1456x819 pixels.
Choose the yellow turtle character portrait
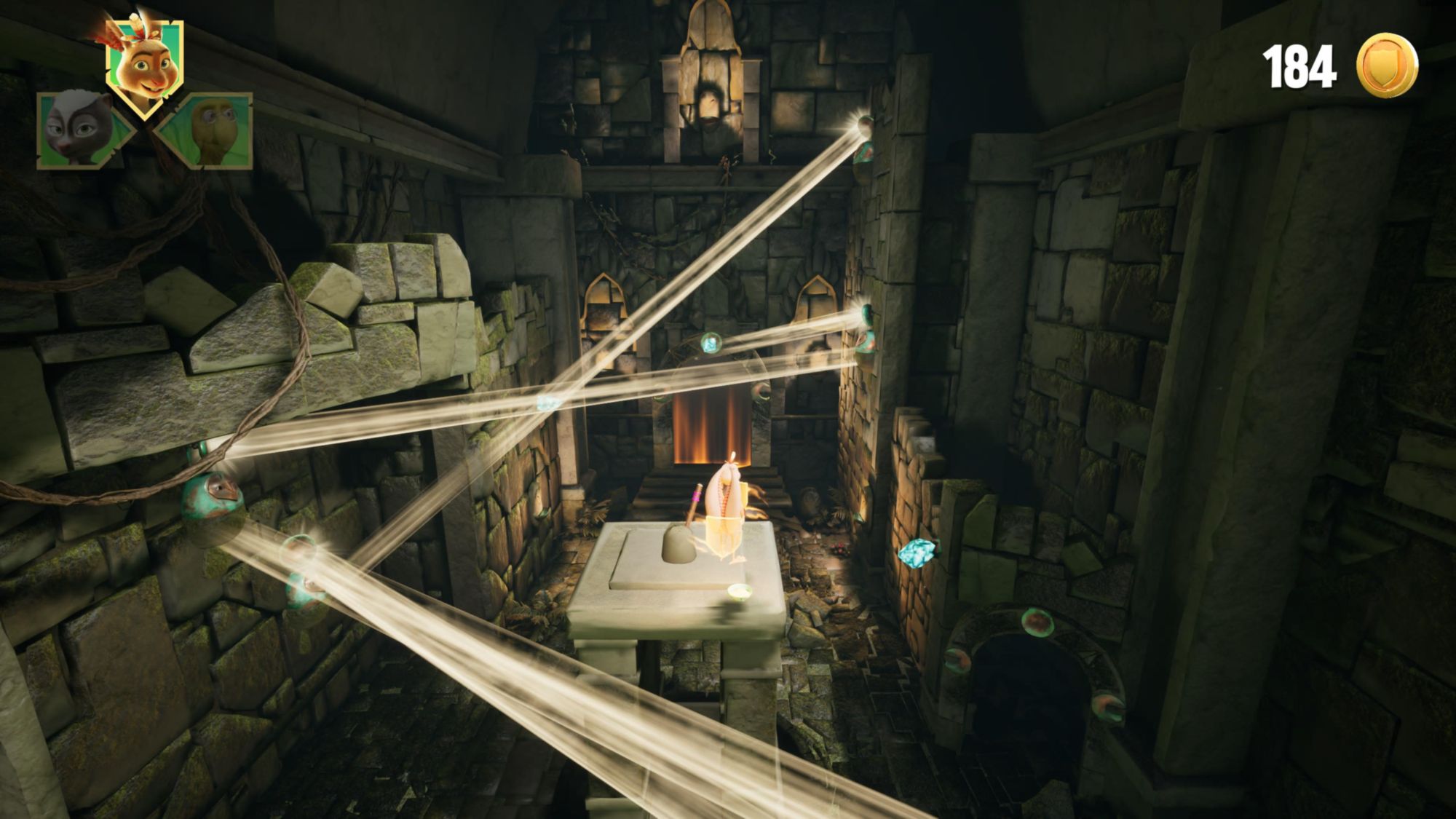click(207, 130)
